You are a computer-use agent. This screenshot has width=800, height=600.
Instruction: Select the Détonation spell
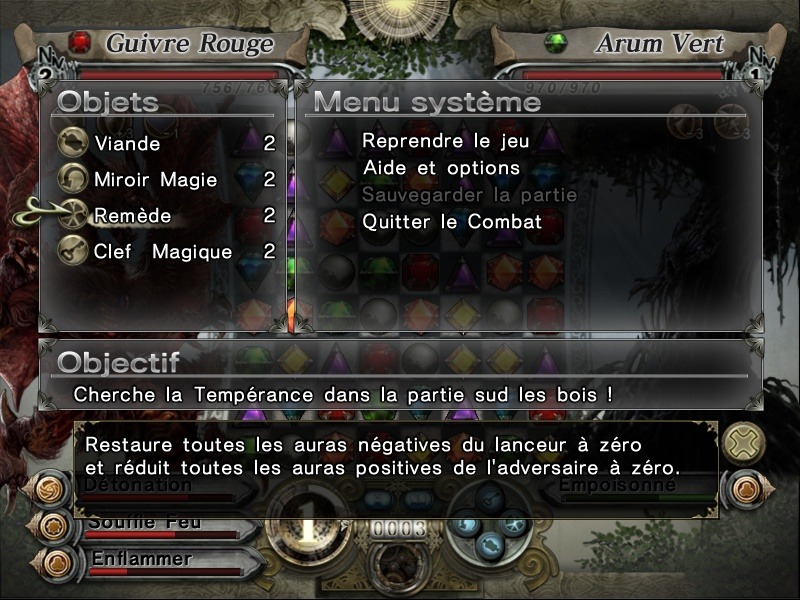tap(138, 486)
